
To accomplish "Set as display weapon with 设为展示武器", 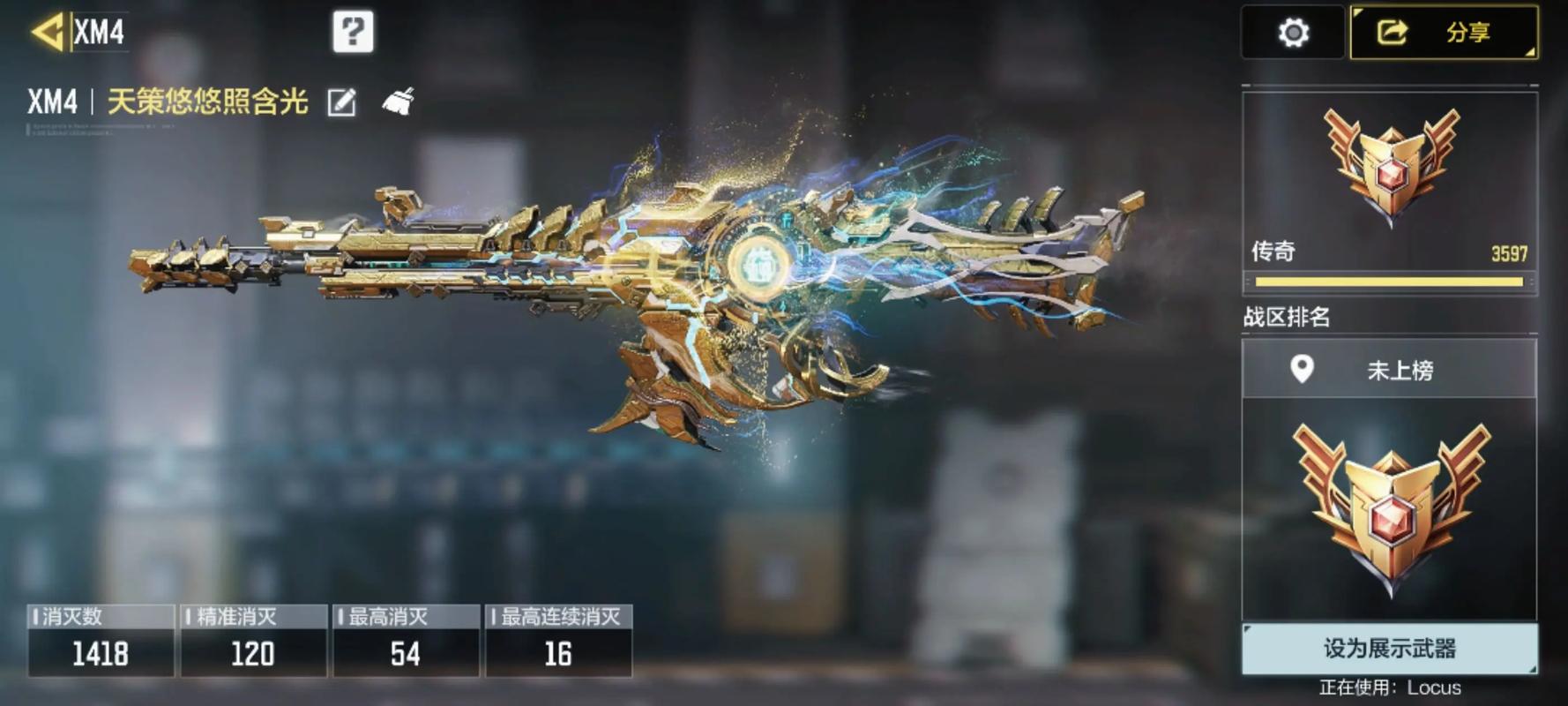I will (1389, 649).
